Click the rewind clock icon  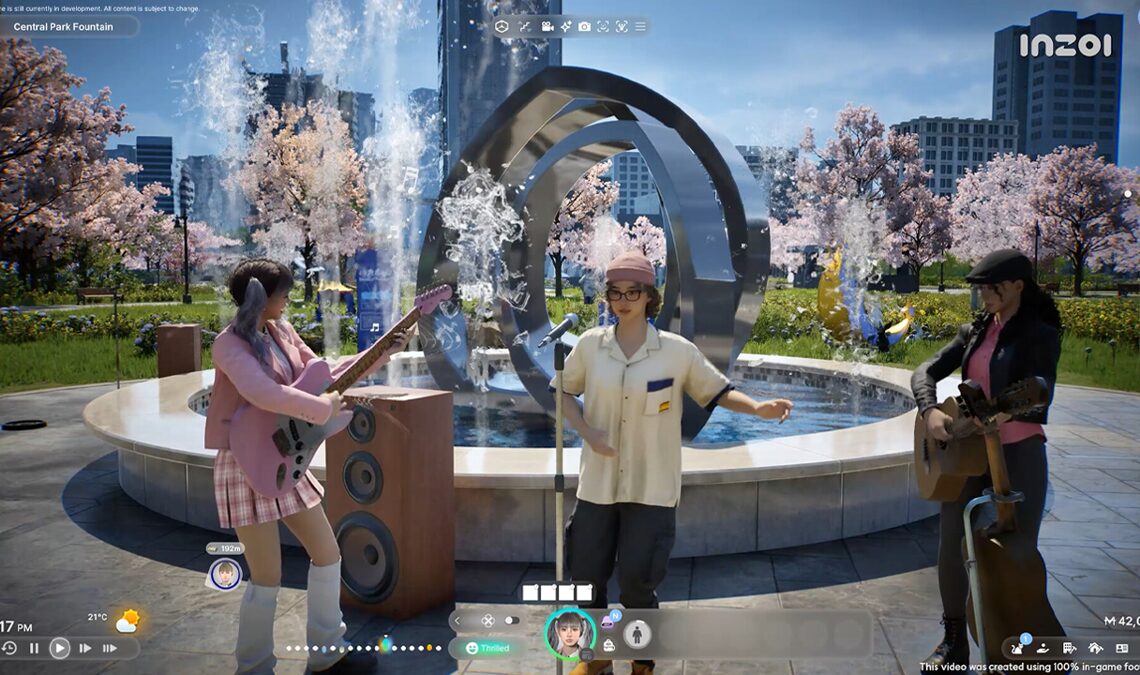(x=10, y=648)
